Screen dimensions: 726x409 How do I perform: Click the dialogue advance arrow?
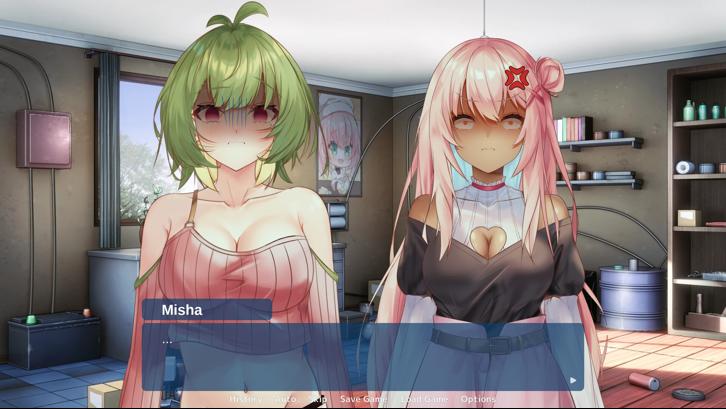pyautogui.click(x=572, y=380)
